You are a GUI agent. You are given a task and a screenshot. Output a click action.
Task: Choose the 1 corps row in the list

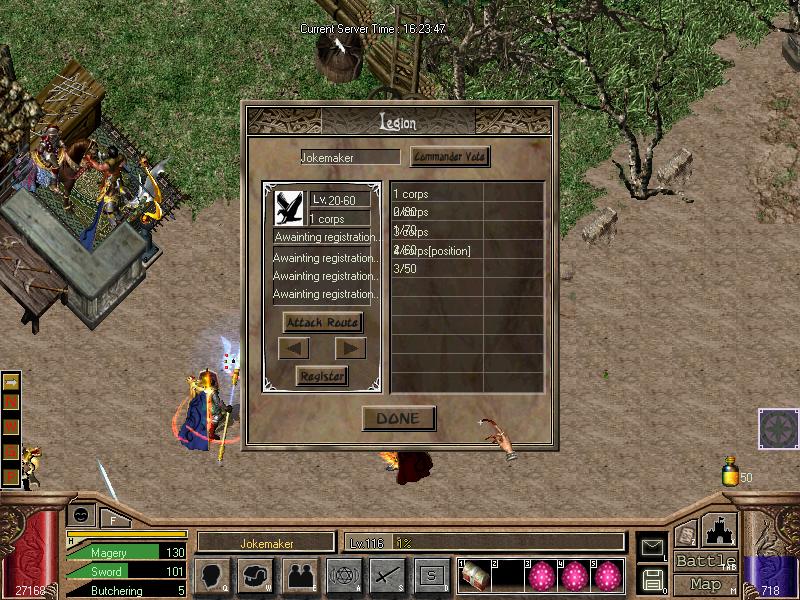click(x=437, y=194)
